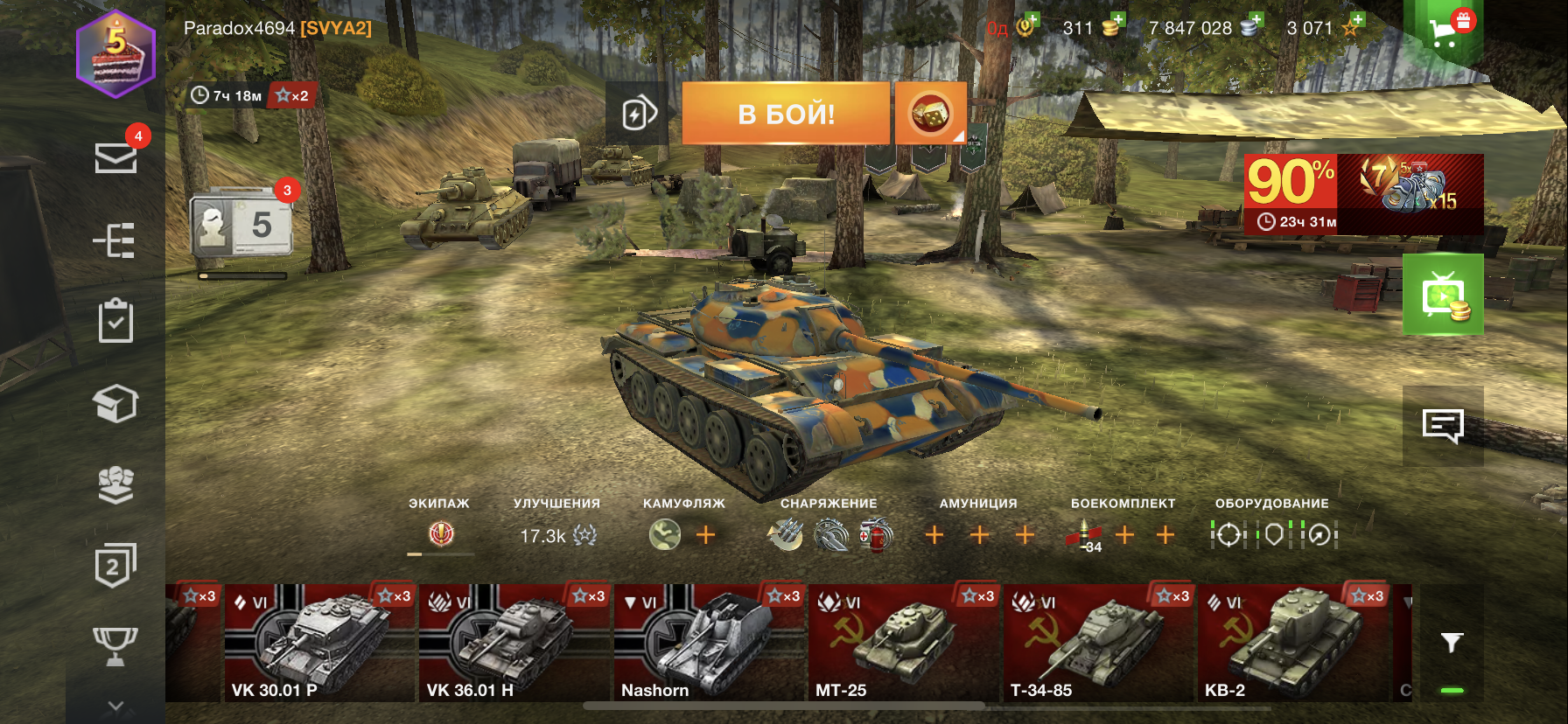Choose the Nashorn tank destroyer
This screenshot has height=724, width=1568.
[x=709, y=644]
